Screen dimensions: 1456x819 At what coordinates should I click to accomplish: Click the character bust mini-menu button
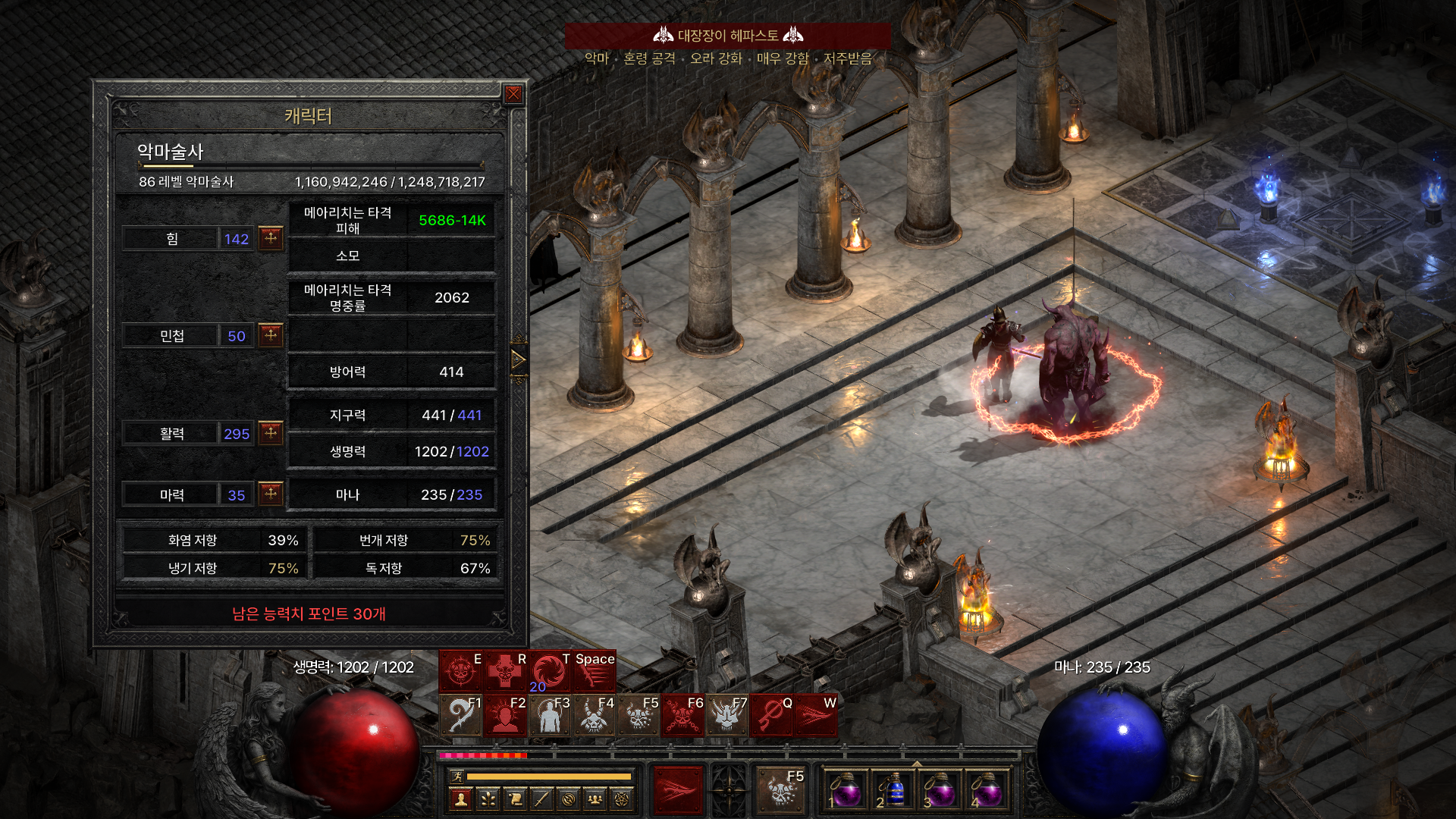(x=461, y=799)
